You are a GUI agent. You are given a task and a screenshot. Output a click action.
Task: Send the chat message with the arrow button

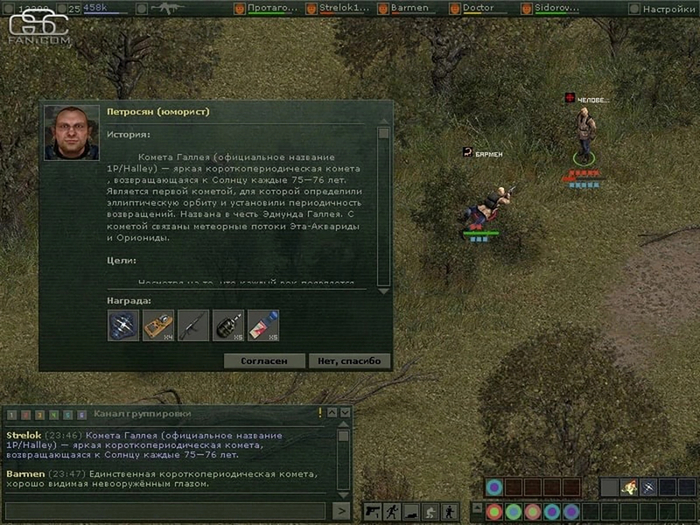click(341, 511)
